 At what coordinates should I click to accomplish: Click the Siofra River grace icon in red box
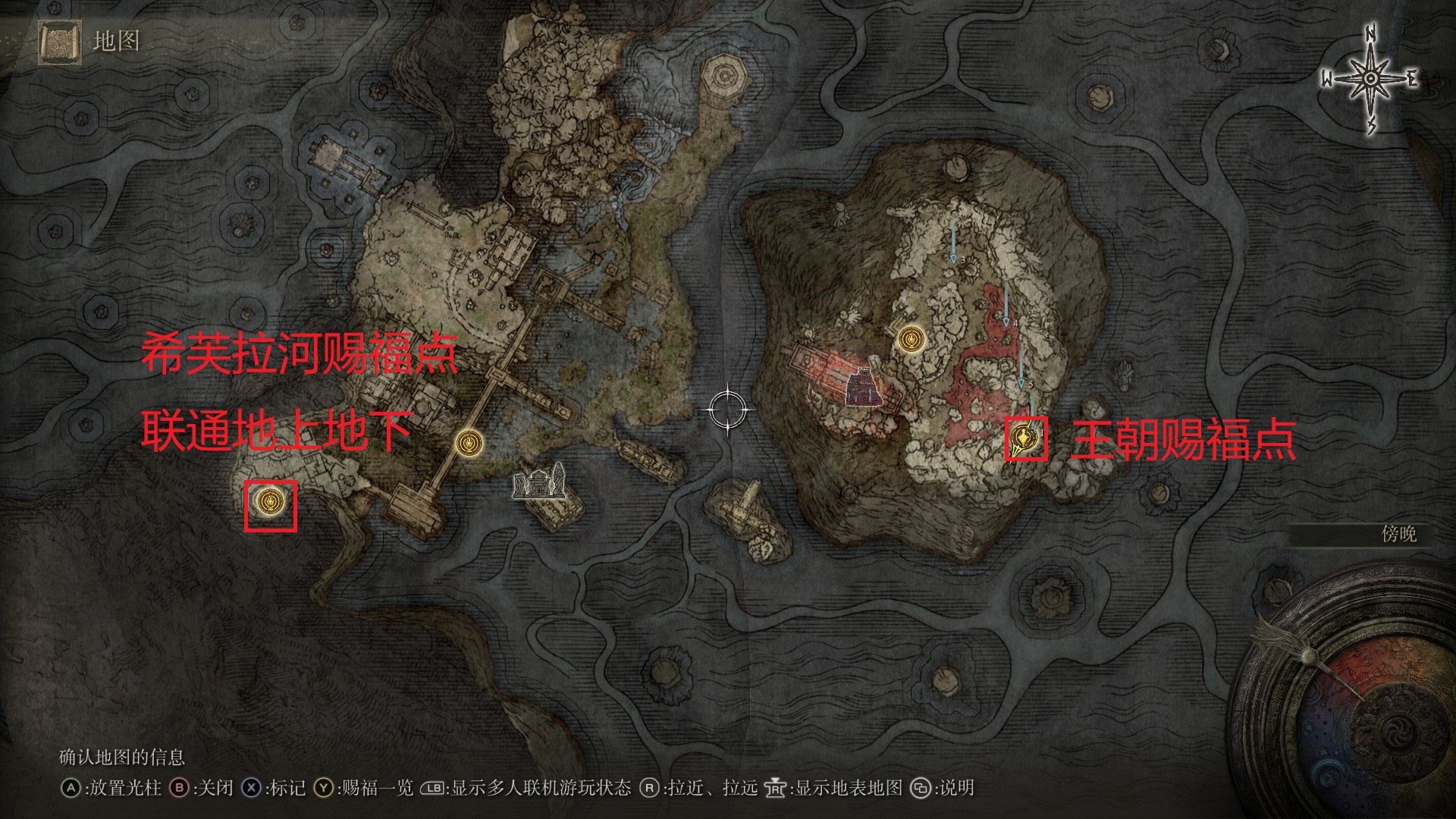pyautogui.click(x=271, y=502)
